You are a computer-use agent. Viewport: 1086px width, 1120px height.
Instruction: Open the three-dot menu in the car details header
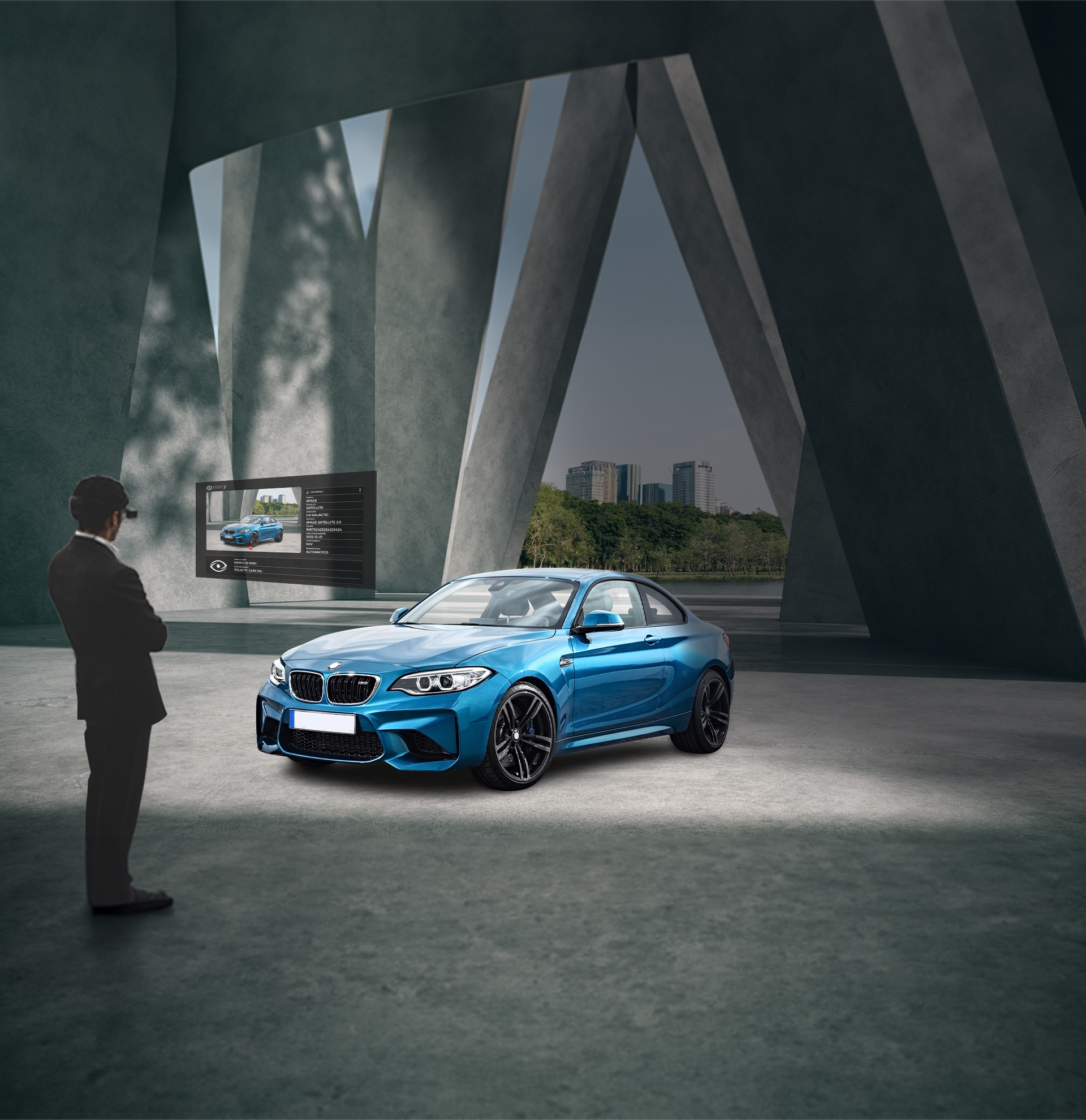click(360, 490)
